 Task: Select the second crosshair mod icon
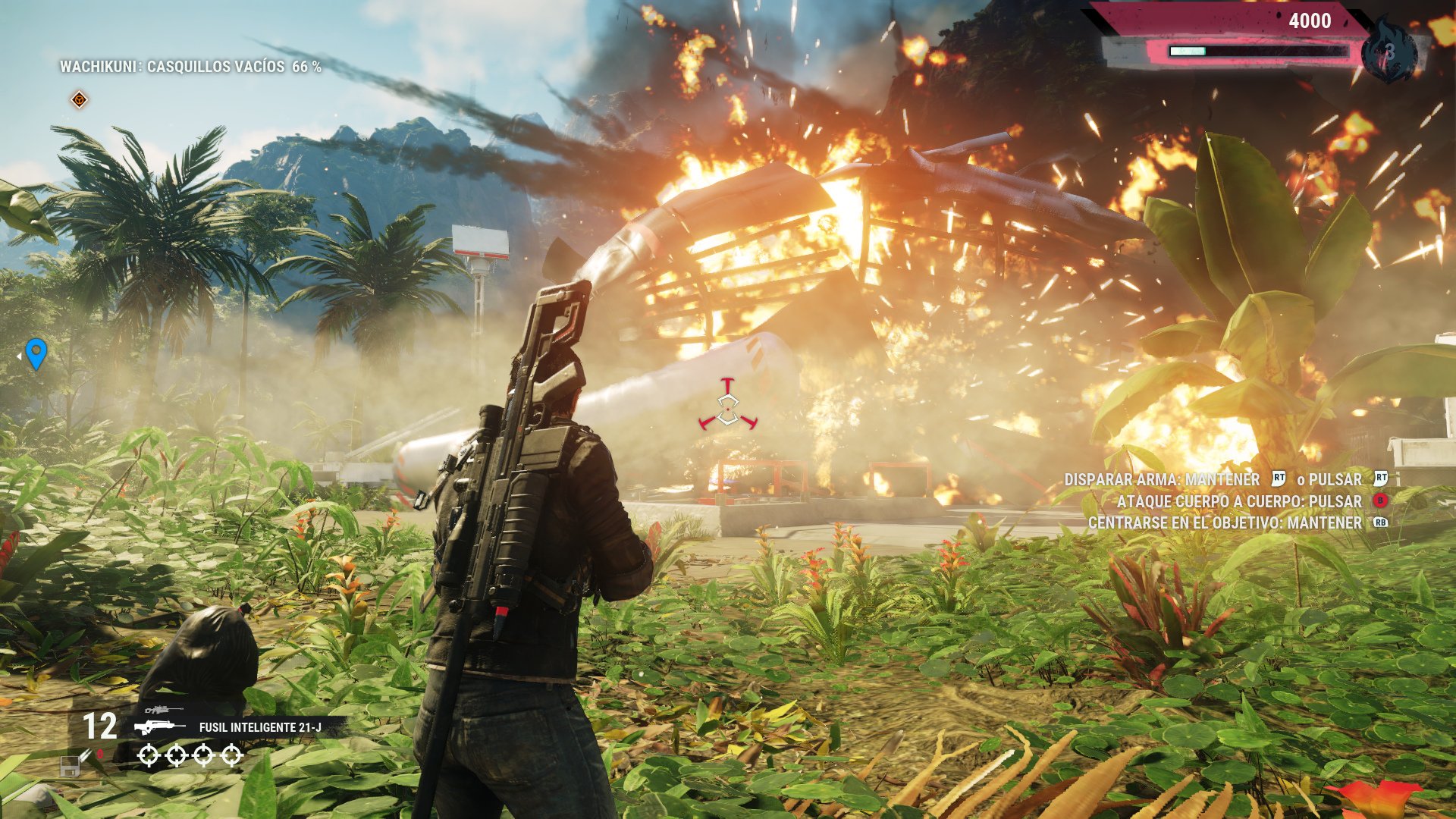point(176,755)
